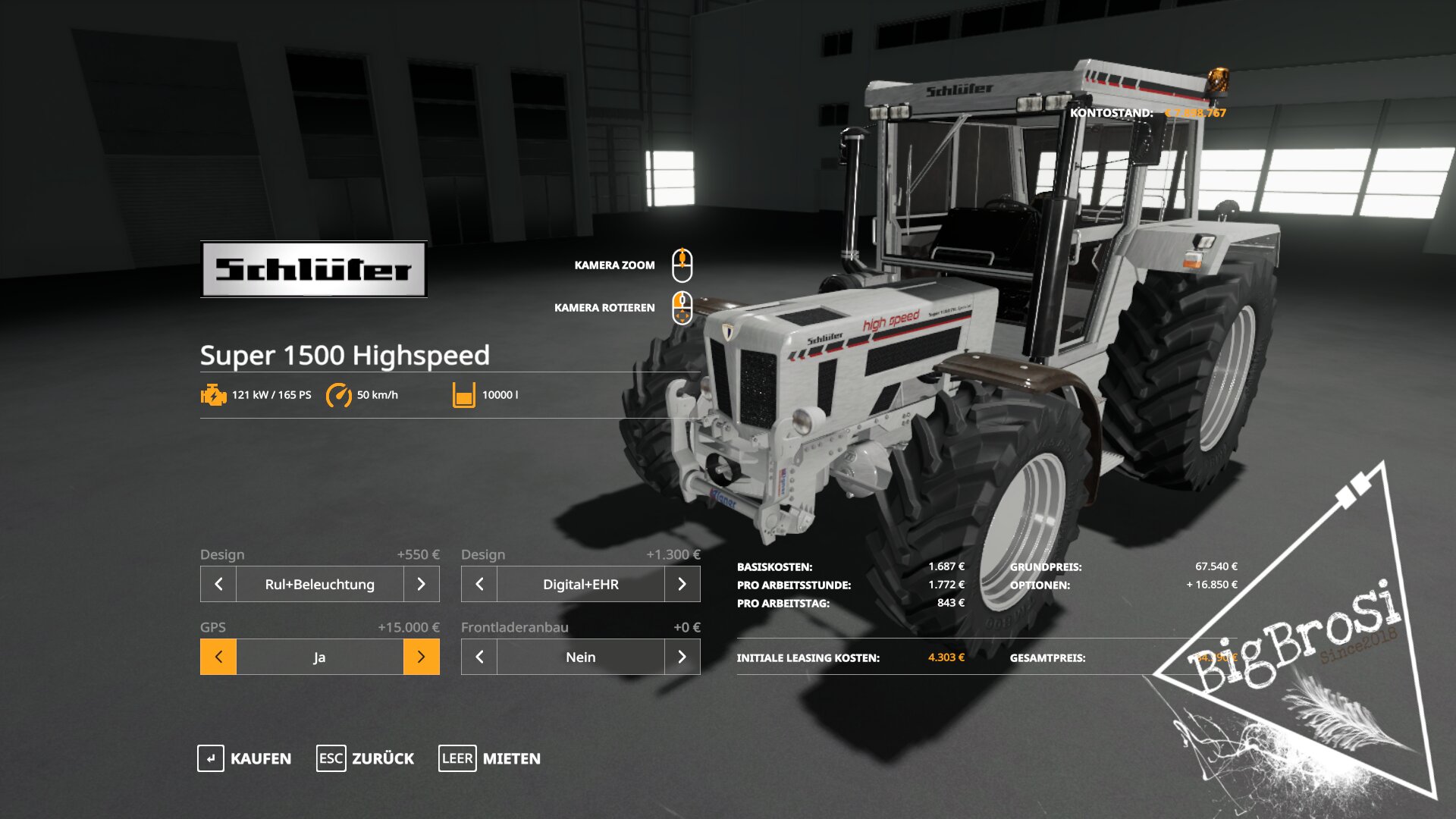The image size is (1456, 819).
Task: Lease the tractor with Mieten
Action: [490, 758]
